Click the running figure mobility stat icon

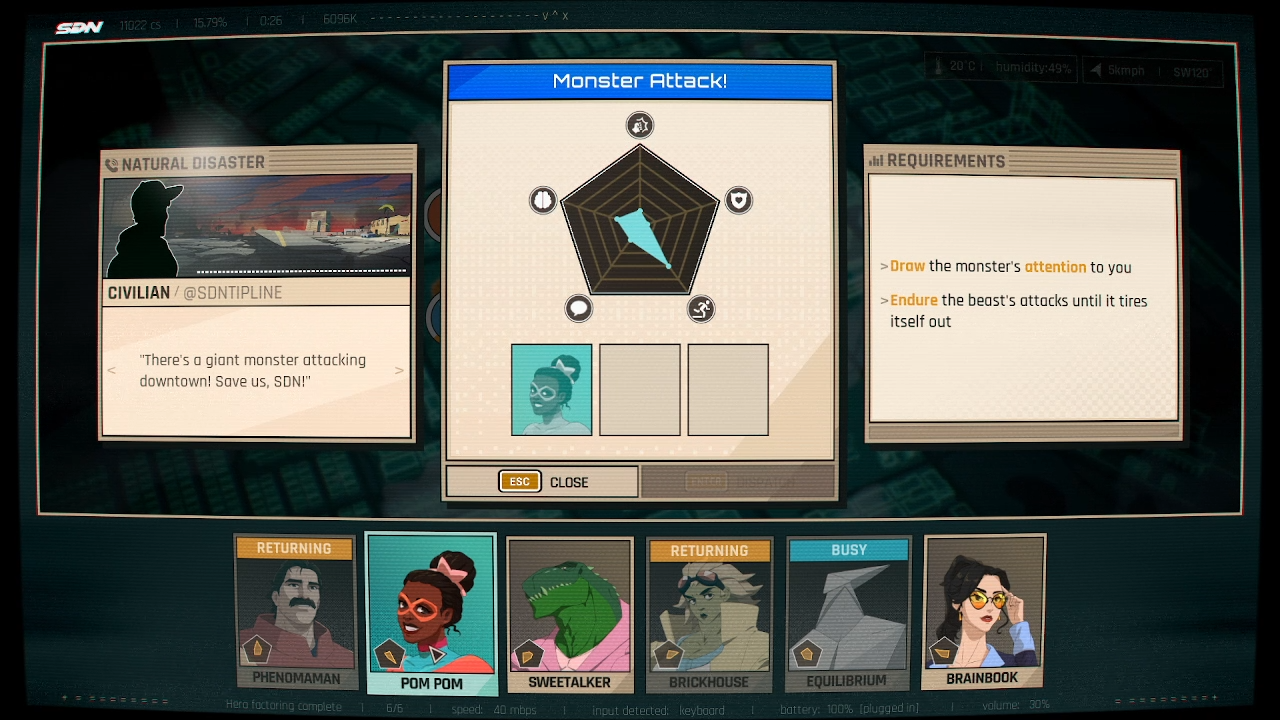(x=701, y=308)
